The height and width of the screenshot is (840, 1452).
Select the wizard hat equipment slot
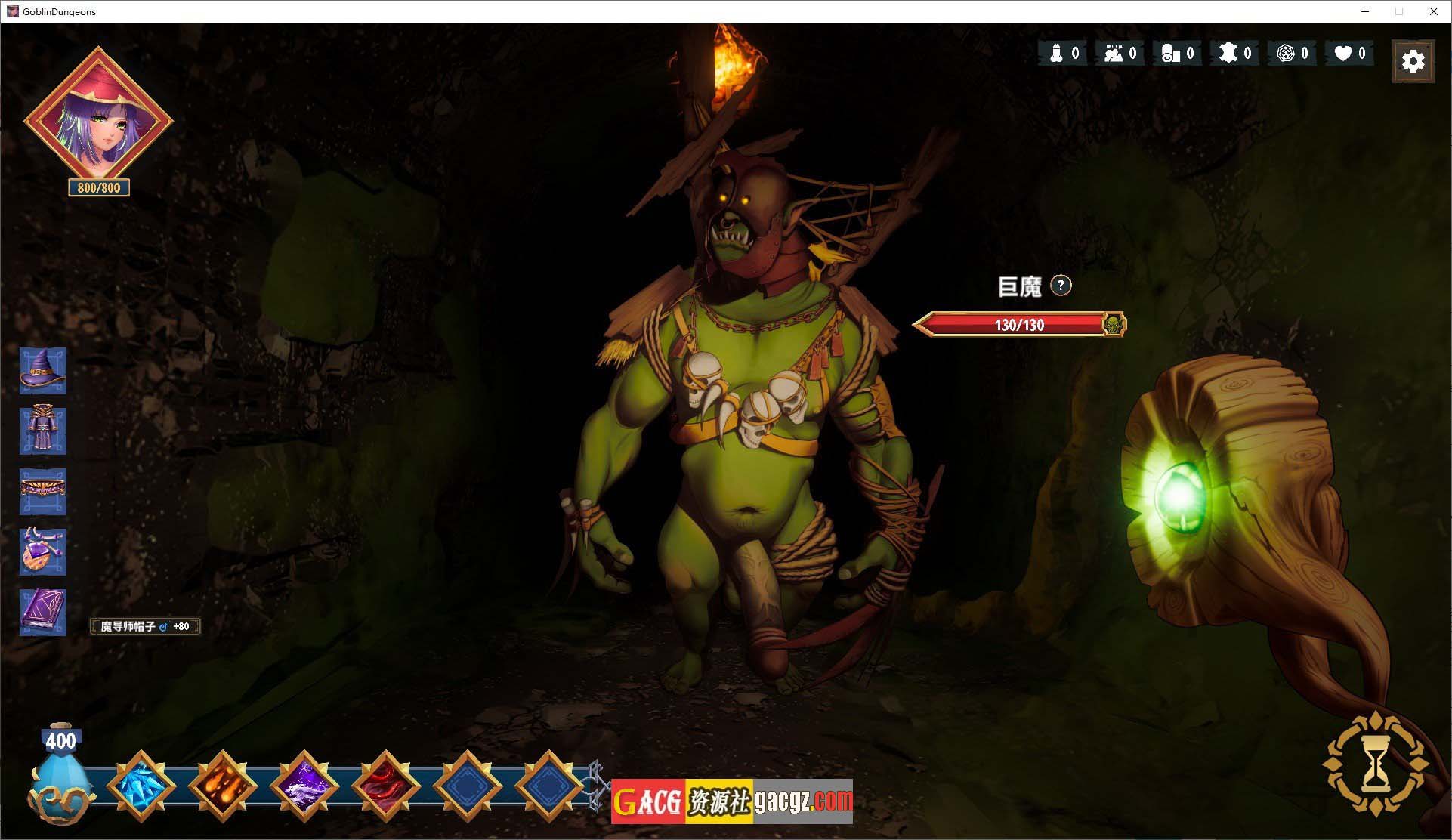pyautogui.click(x=43, y=371)
